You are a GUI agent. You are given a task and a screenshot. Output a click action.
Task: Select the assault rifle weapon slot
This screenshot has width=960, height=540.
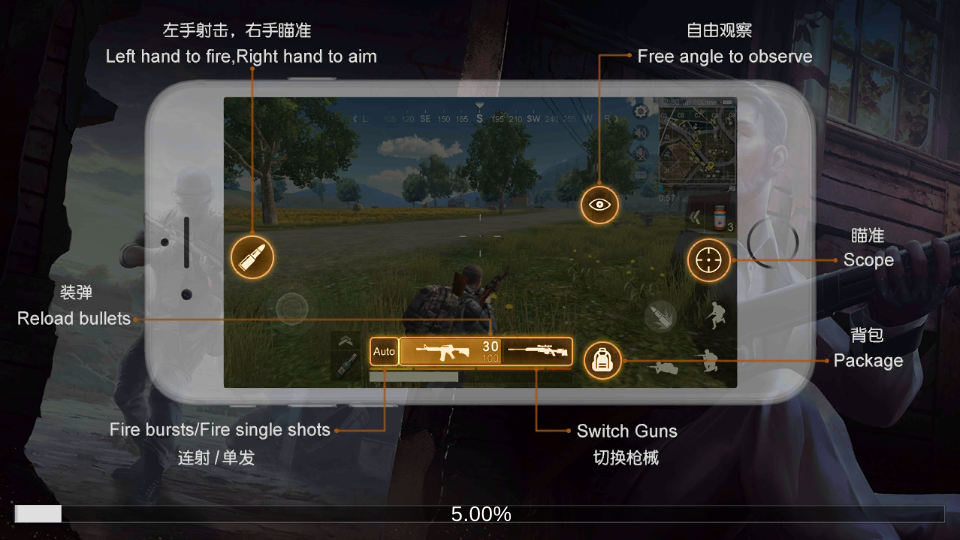449,351
